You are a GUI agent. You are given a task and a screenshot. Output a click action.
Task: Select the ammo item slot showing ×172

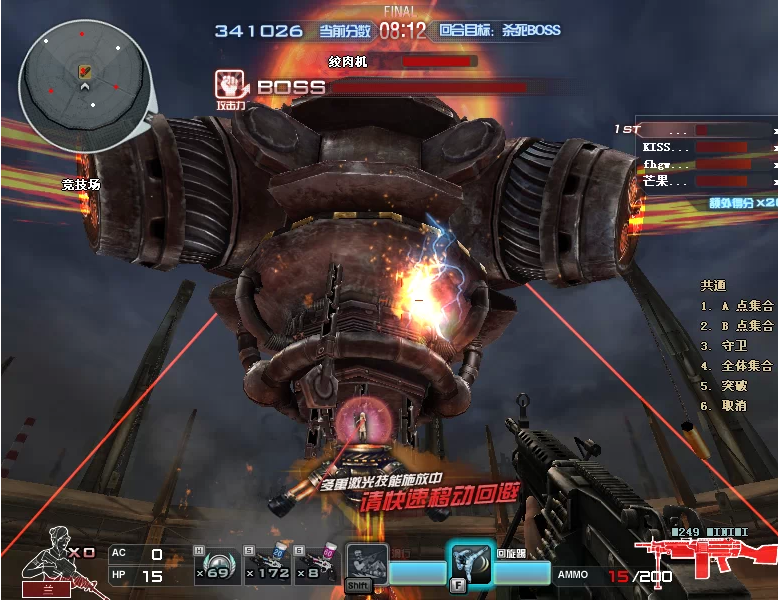point(266,565)
